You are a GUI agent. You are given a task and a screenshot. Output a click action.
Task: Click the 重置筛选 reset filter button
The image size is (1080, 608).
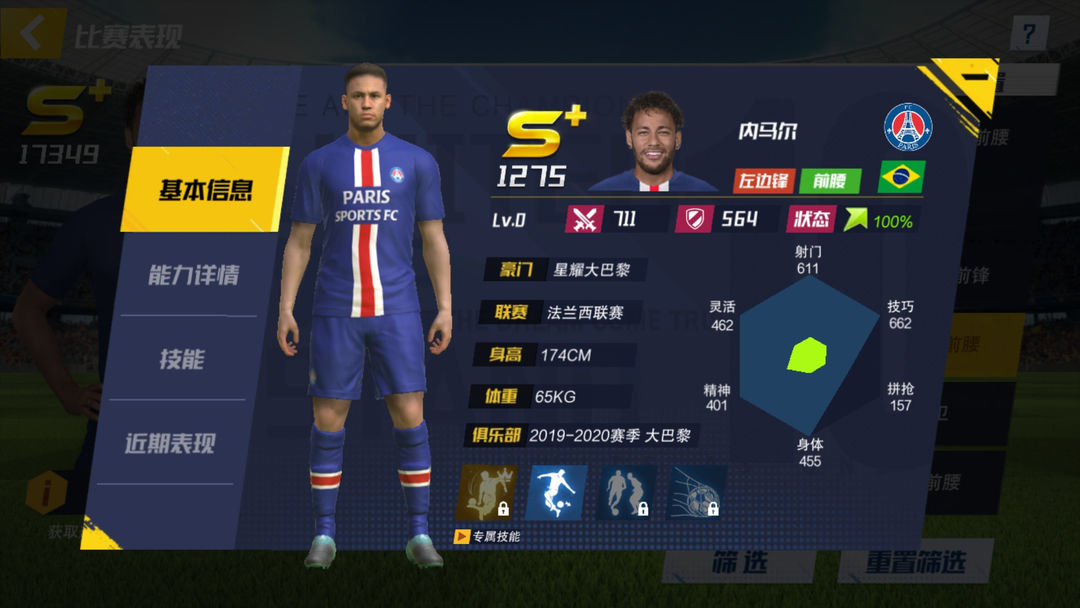(x=915, y=562)
